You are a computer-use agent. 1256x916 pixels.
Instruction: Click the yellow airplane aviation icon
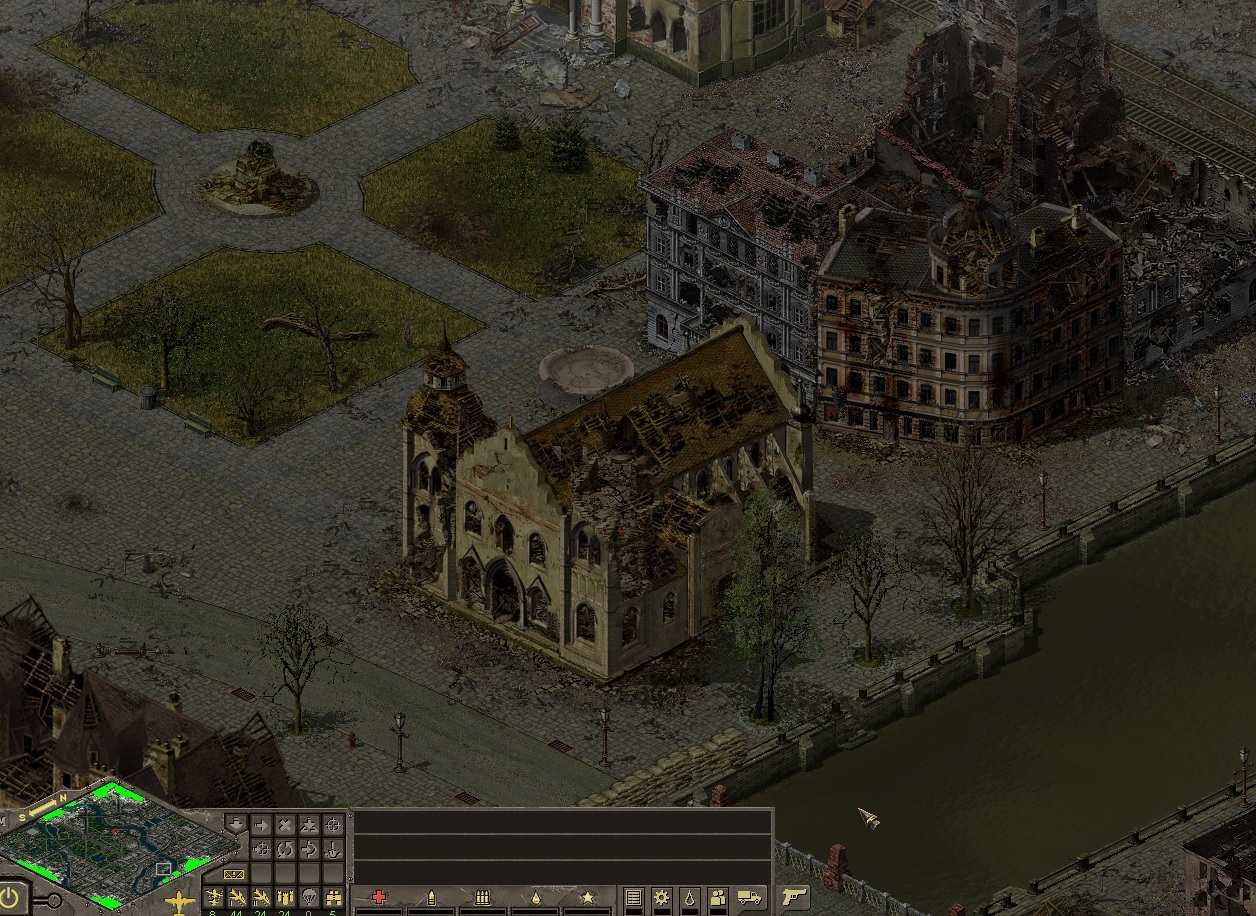179,899
